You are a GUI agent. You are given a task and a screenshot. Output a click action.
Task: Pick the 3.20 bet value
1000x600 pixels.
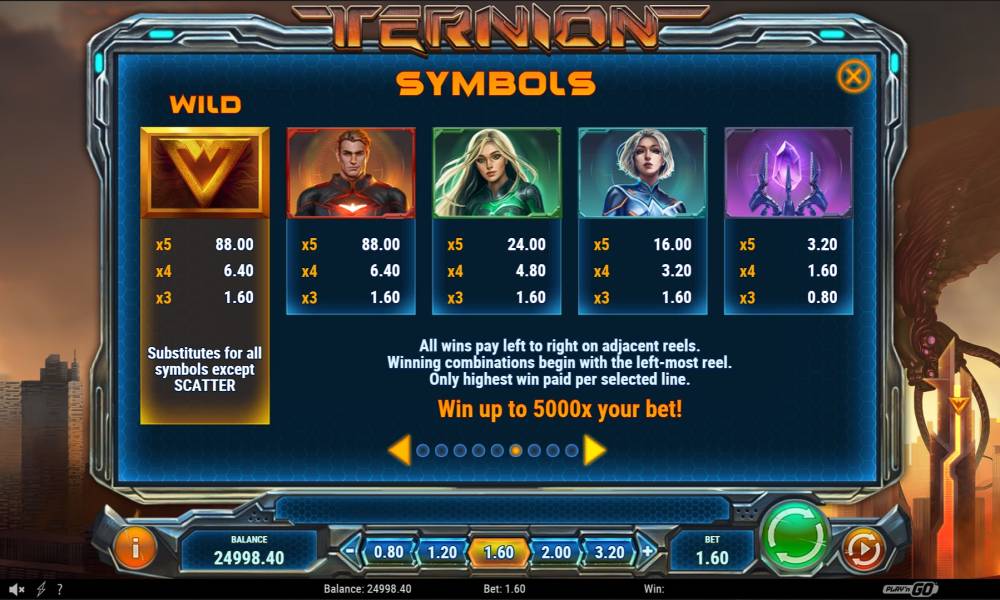[609, 552]
